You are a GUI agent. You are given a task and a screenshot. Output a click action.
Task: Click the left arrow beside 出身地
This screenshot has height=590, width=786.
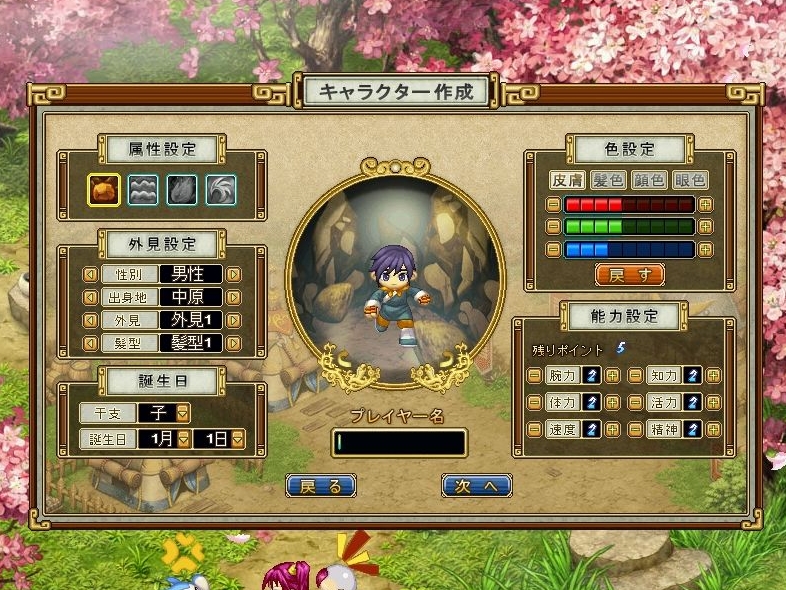click(x=90, y=297)
